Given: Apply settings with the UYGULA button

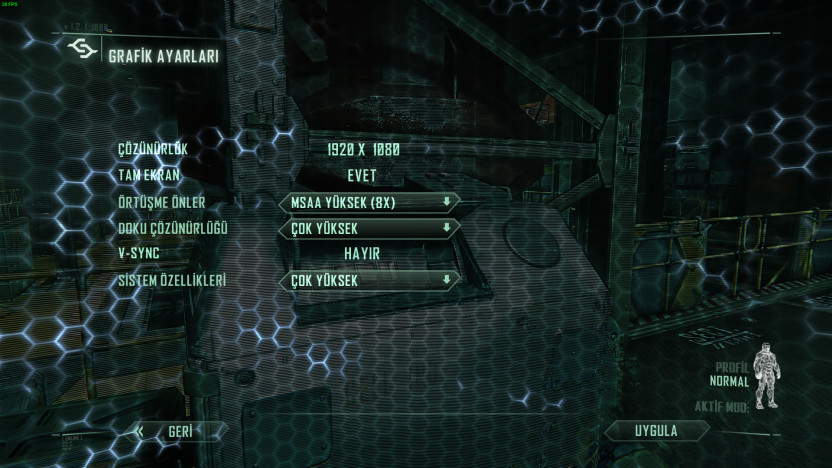Looking at the screenshot, I should 656,431.
